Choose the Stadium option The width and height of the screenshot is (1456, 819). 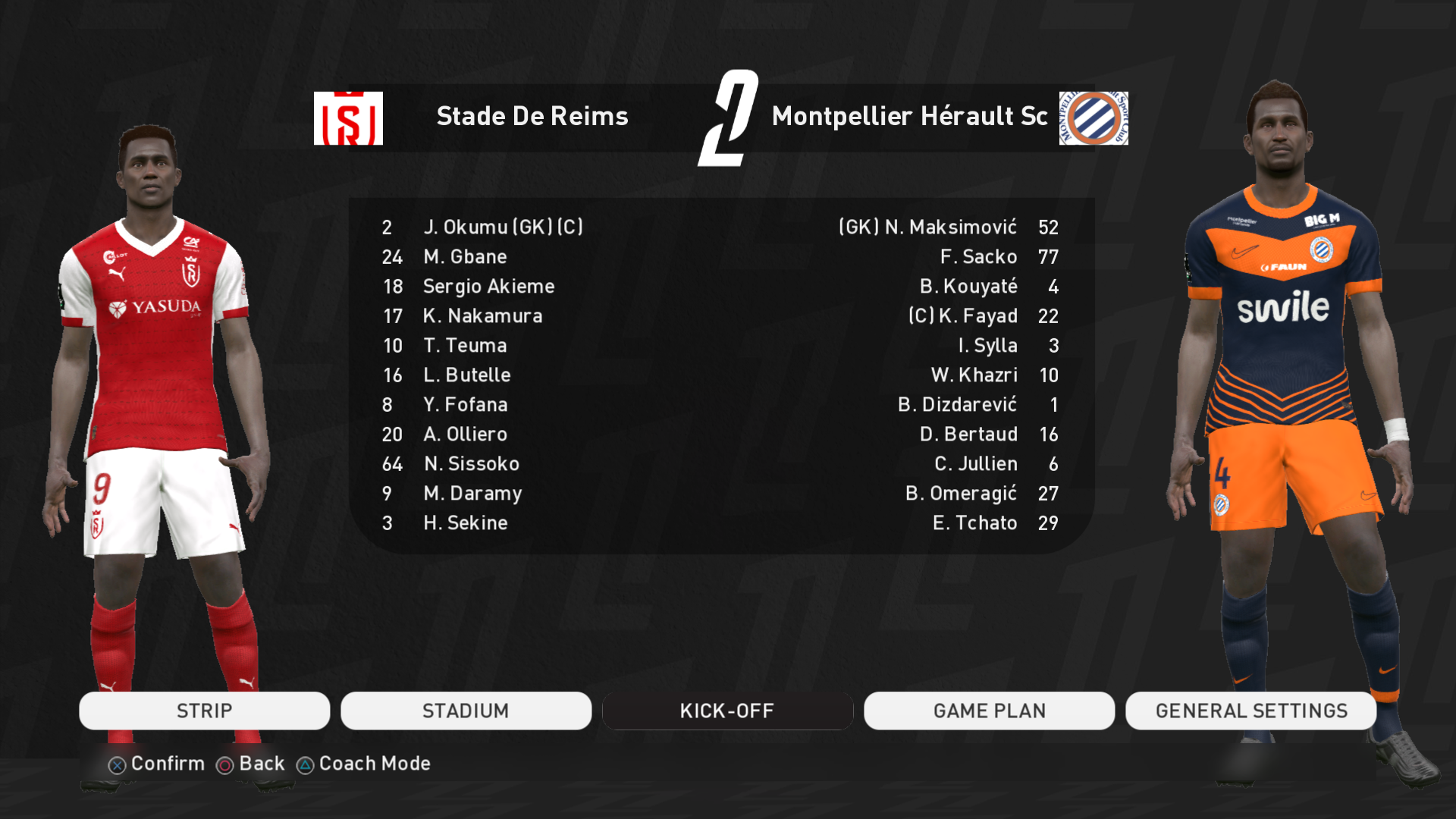tap(466, 711)
